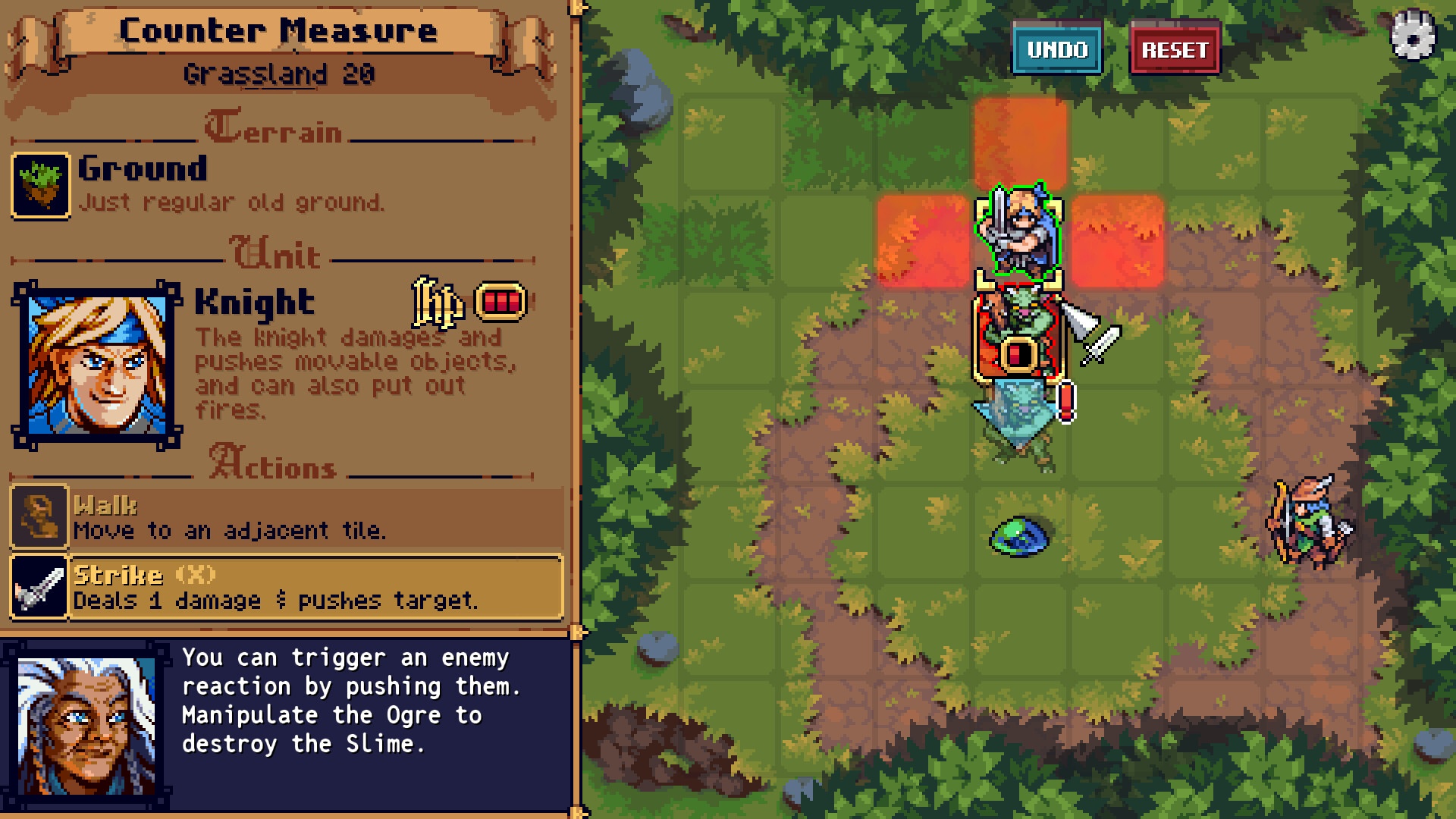Viewport: 1456px width, 819px height.
Task: Choose the Walk action
Action: coord(287,517)
